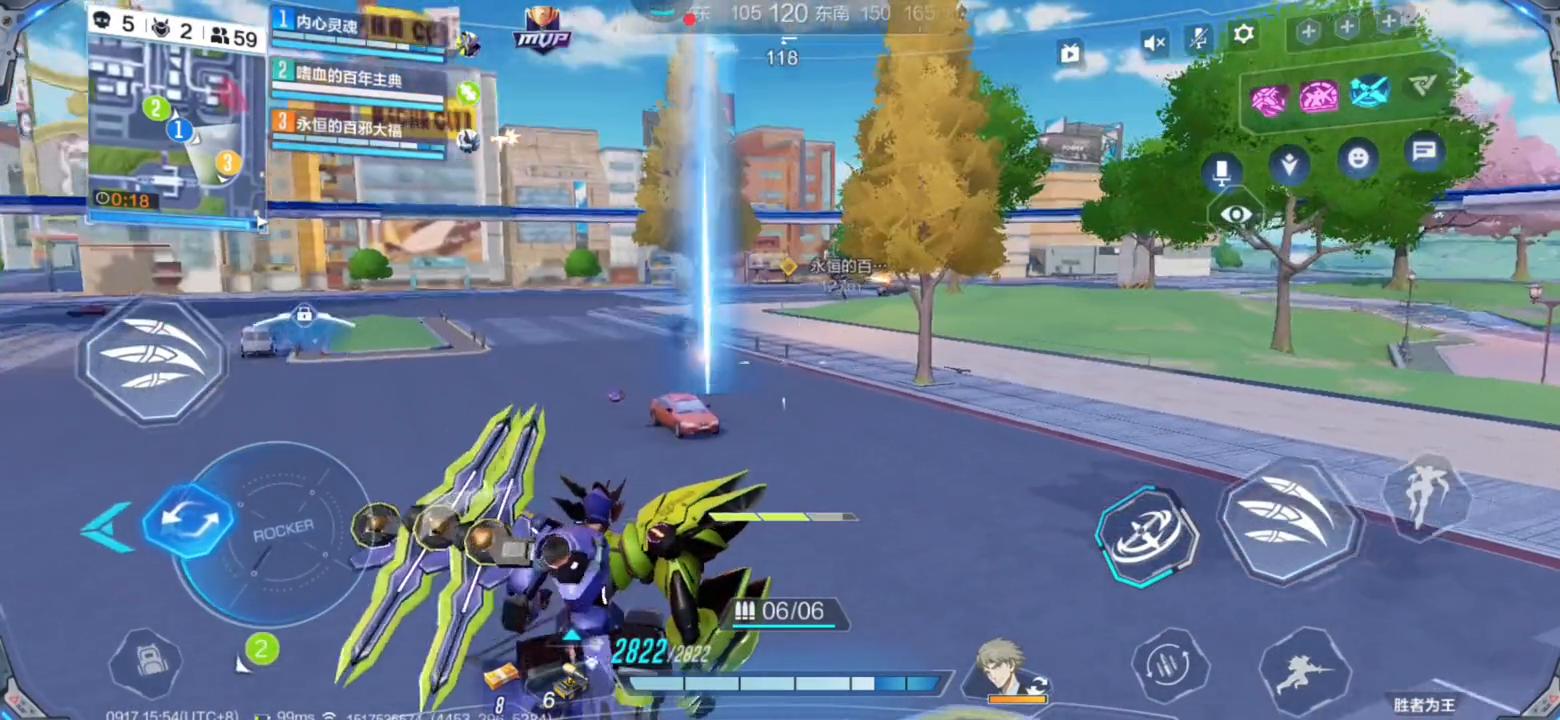Screen dimensions: 1560x720
Task: Activate the spinning blade skill
Action: point(1146,537)
